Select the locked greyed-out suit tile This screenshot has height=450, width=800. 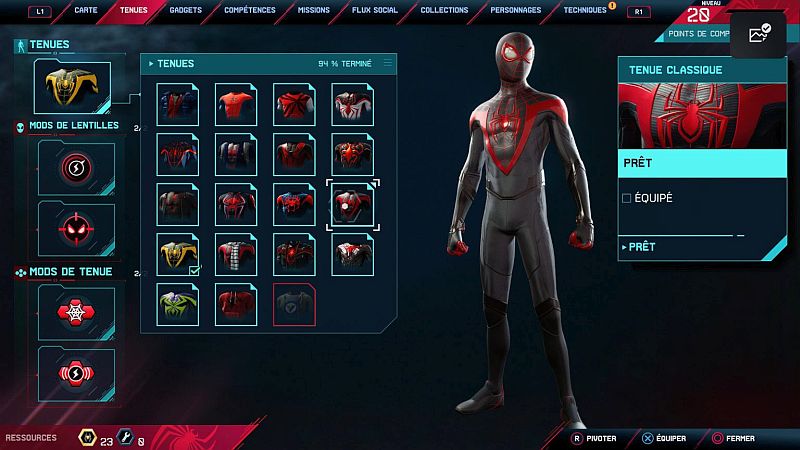293,304
